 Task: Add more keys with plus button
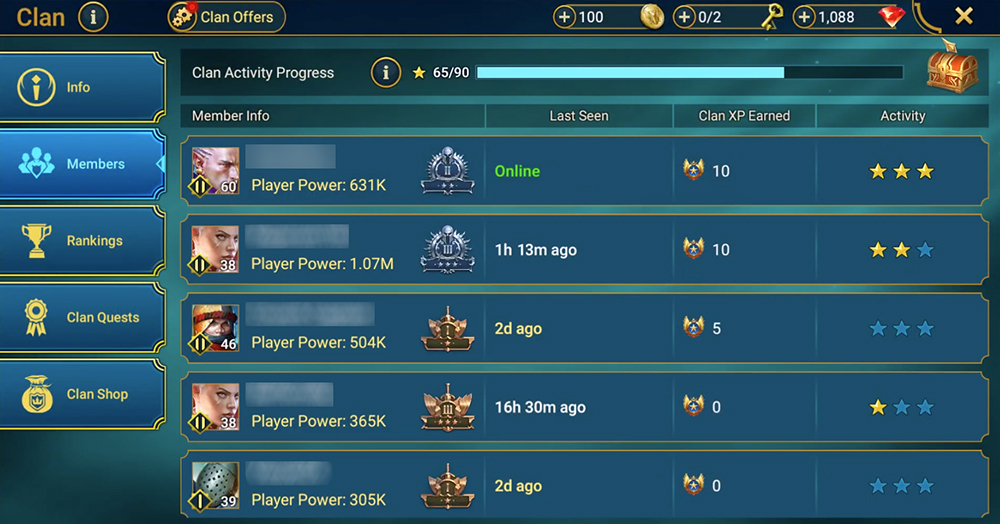685,17
